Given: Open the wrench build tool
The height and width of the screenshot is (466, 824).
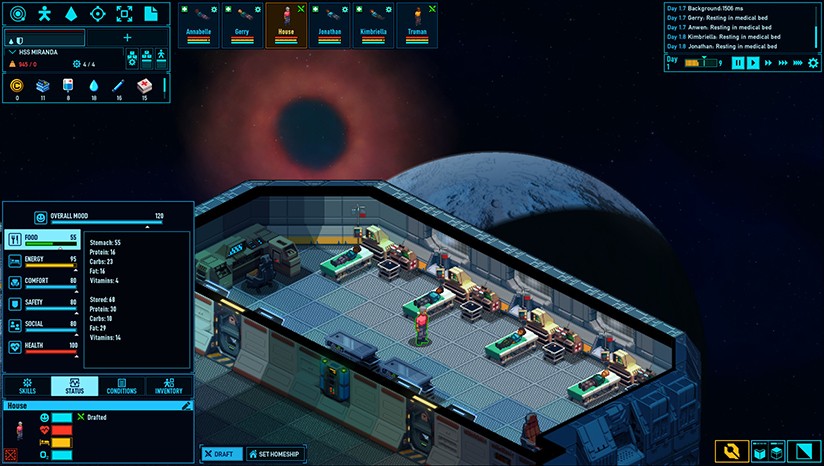Looking at the screenshot, I should point(730,452).
